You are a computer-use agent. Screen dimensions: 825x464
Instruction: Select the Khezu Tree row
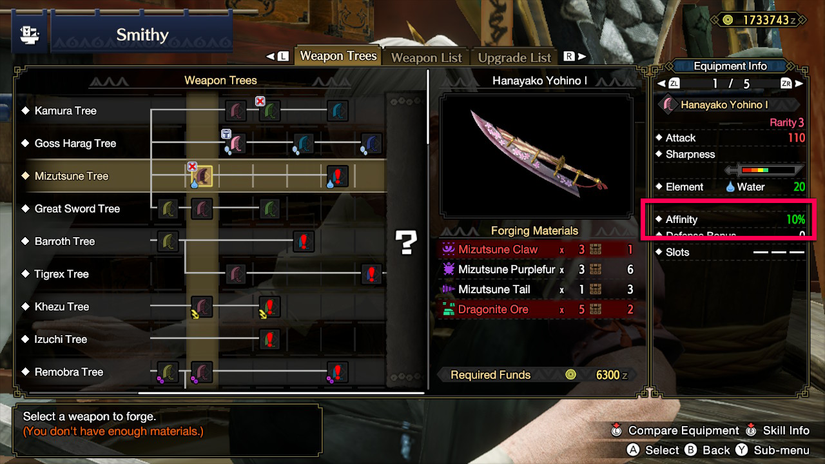pyautogui.click(x=61, y=307)
